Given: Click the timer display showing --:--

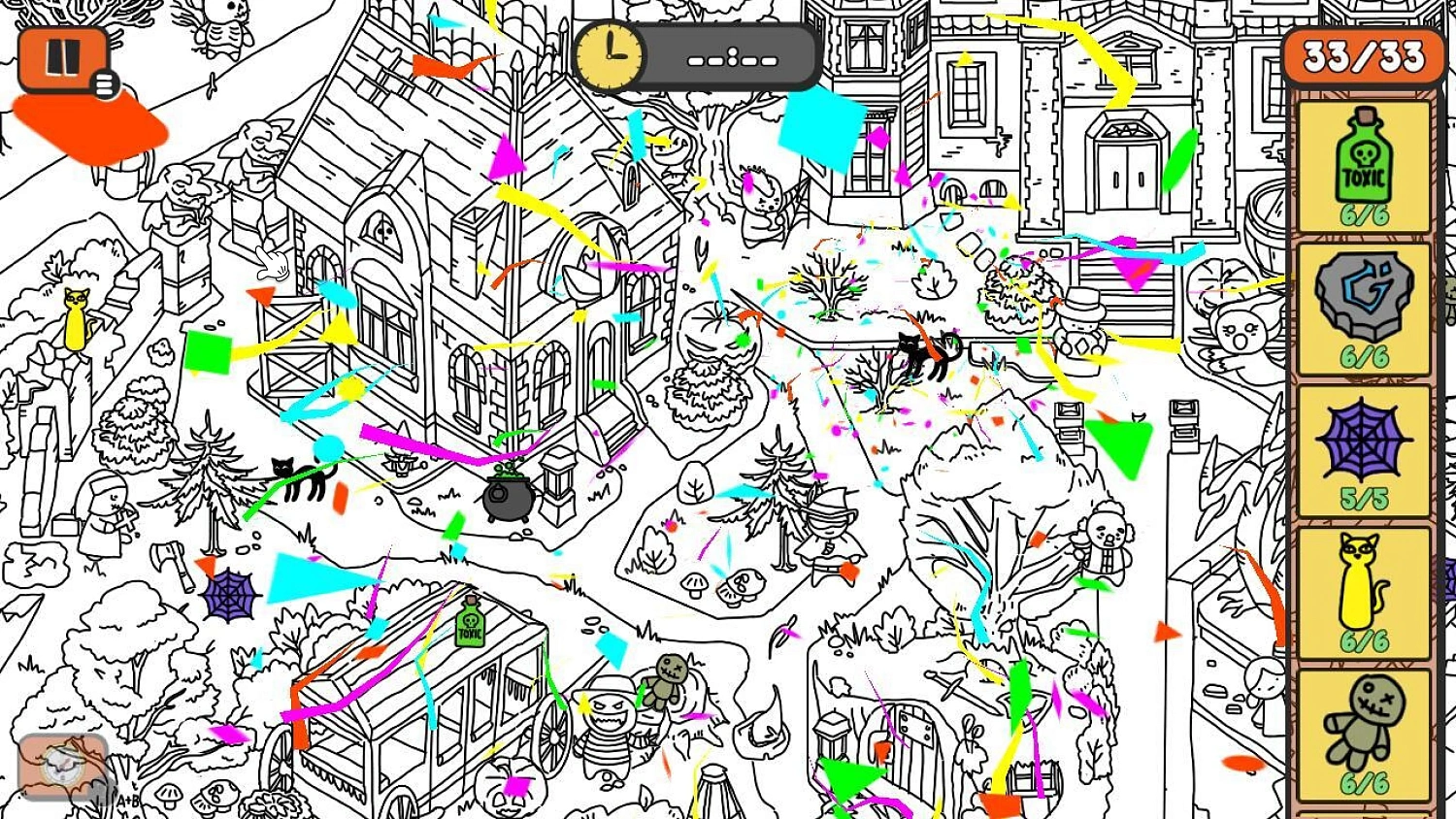Looking at the screenshot, I should (x=733, y=56).
